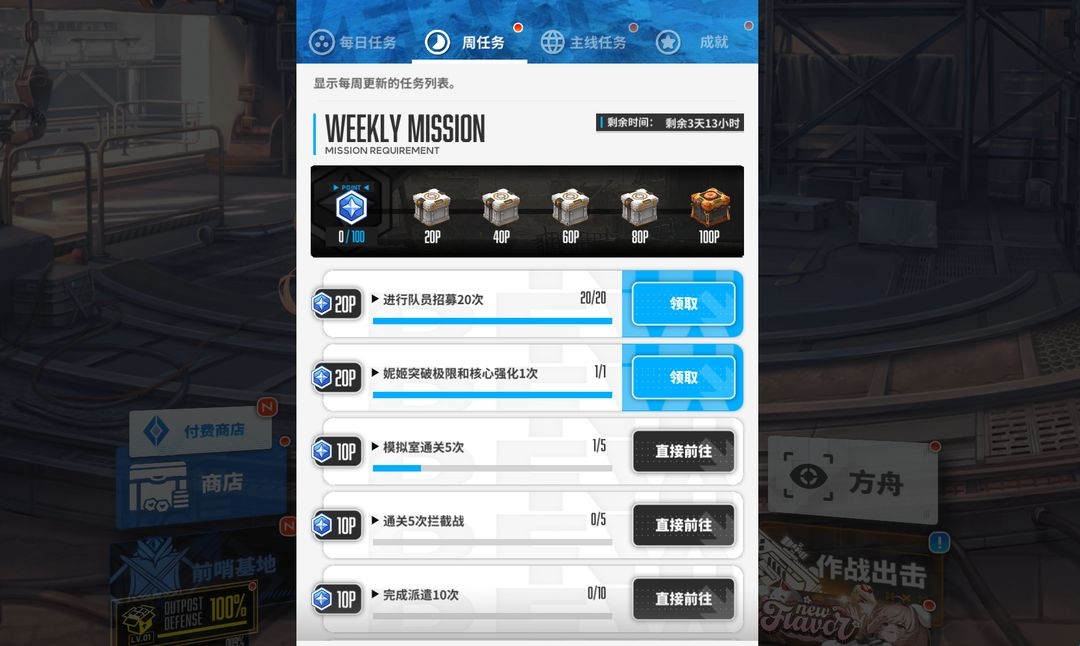Switch to the 每日任务 daily missions tab
The height and width of the screenshot is (646, 1080).
354,42
